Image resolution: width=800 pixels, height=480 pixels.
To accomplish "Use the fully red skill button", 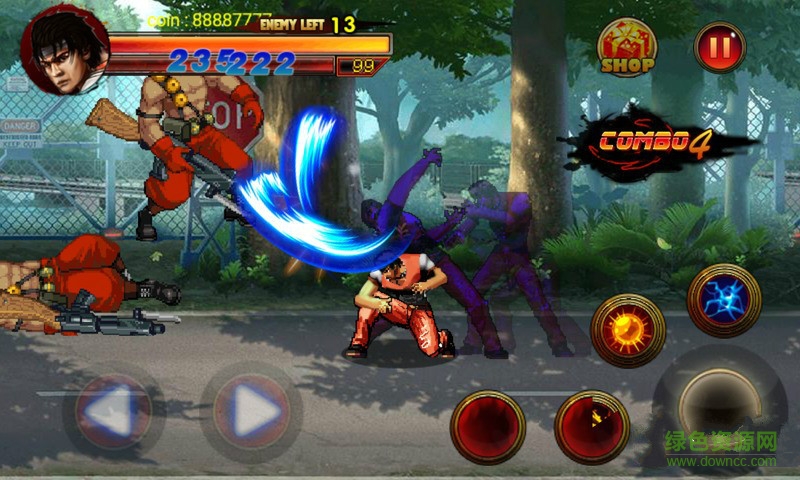I will point(488,427).
